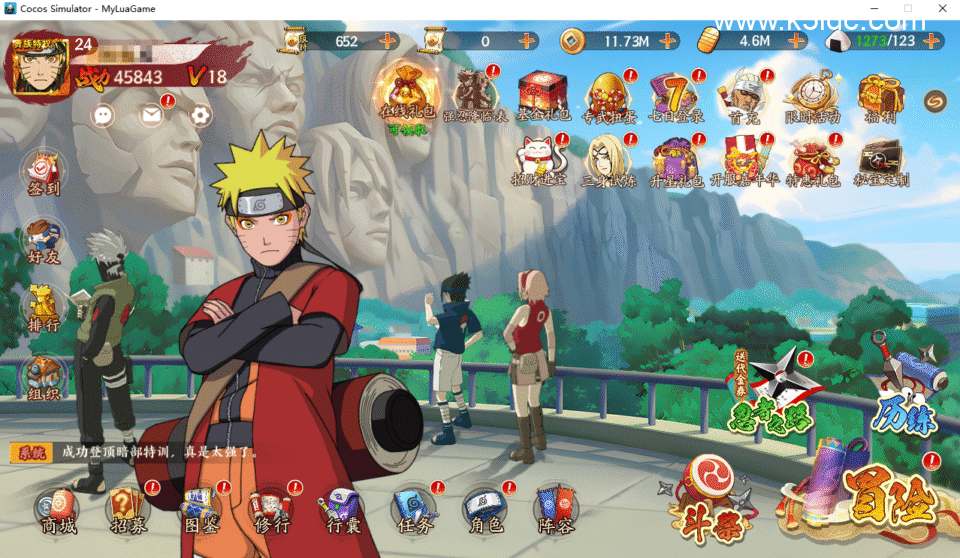Open the 阵容 lineup banners
Image resolution: width=960 pixels, height=558 pixels.
(x=553, y=509)
